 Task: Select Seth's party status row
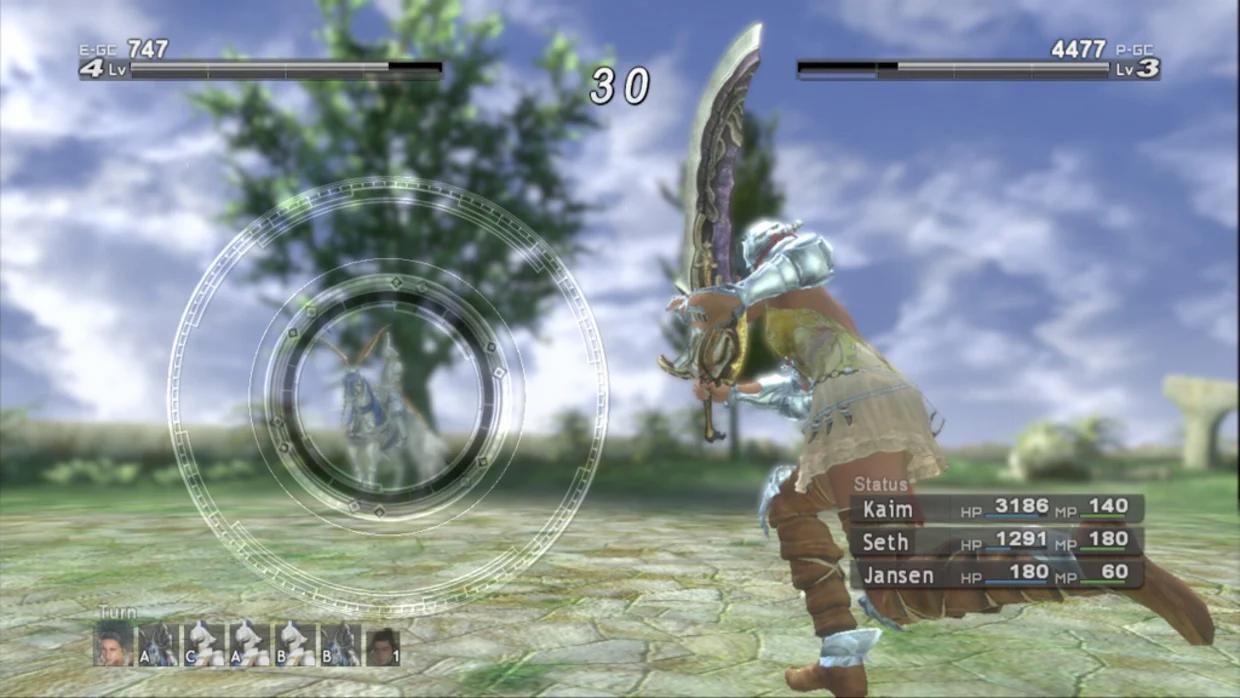pos(997,542)
